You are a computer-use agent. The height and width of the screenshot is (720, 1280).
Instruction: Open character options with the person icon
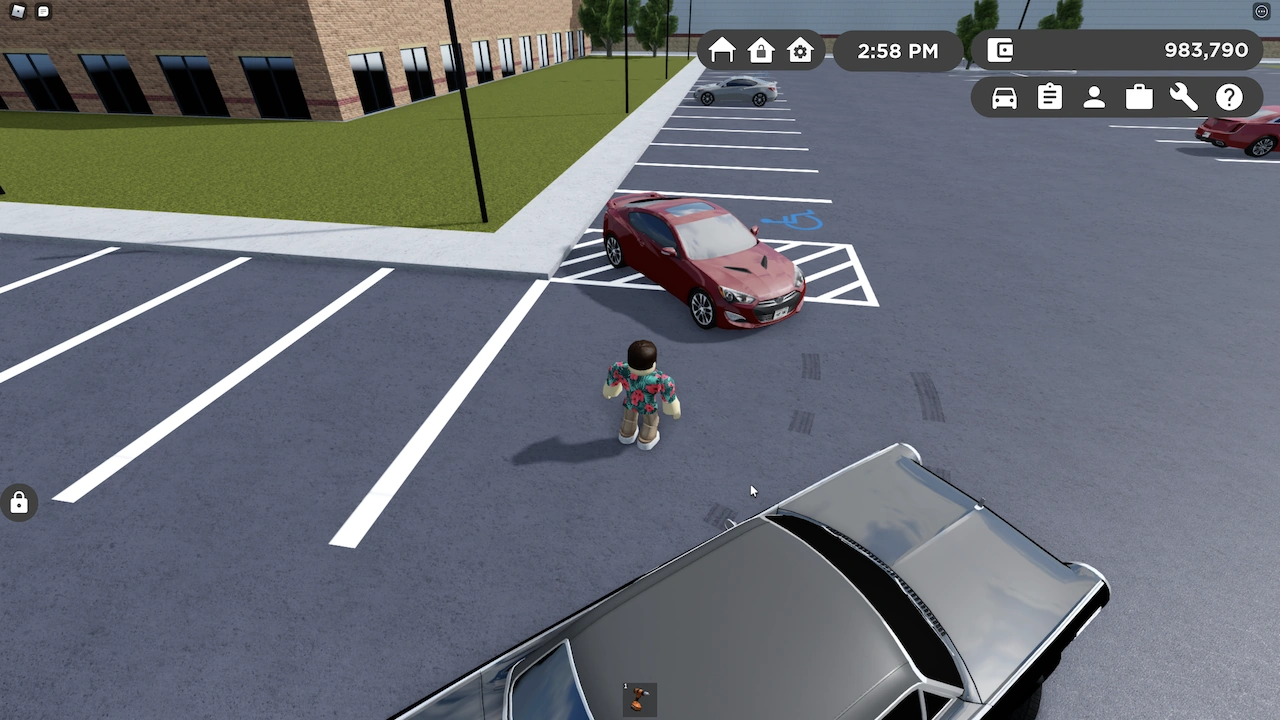click(1094, 97)
